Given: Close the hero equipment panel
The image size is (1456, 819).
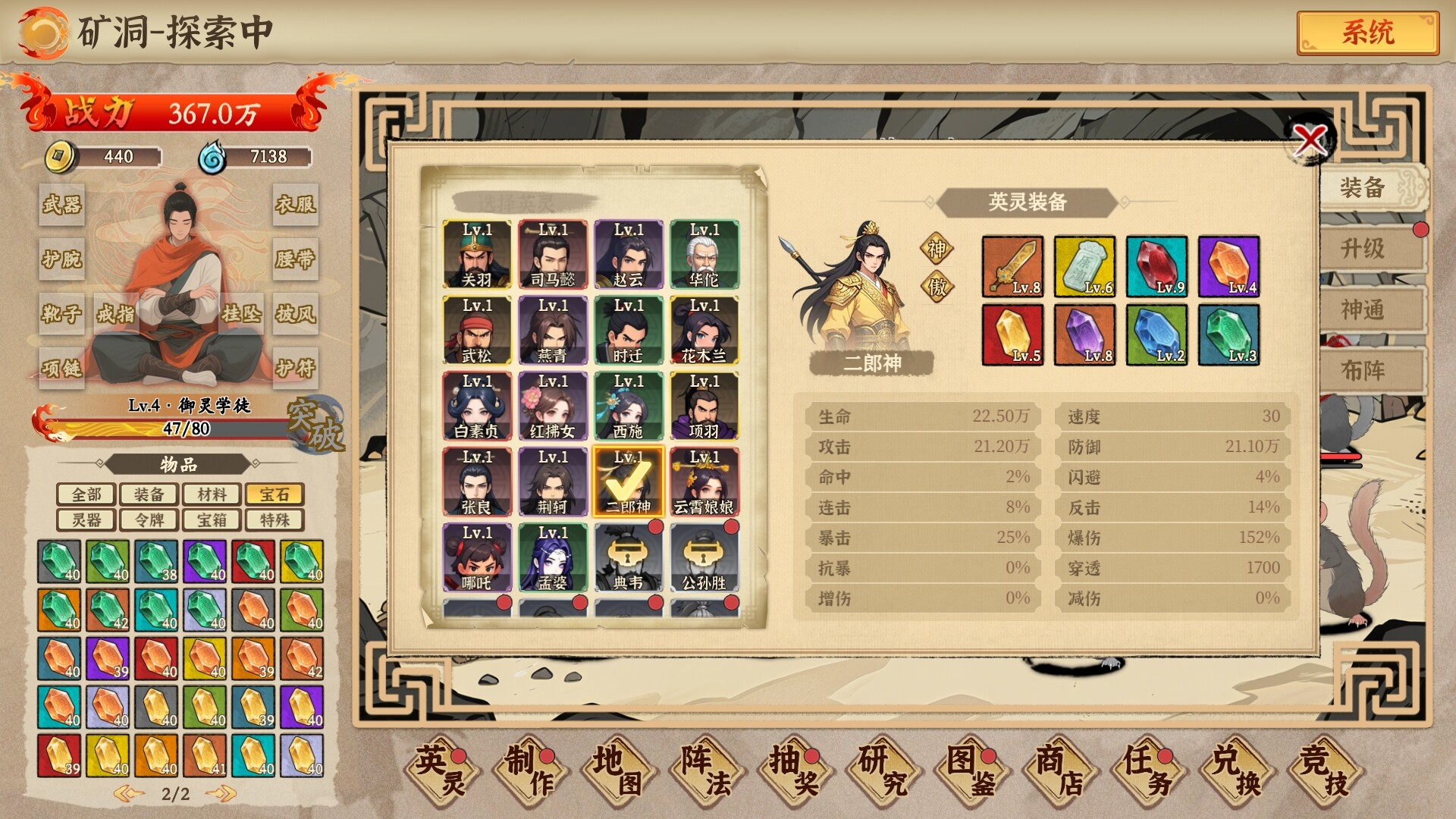Looking at the screenshot, I should pos(1310,140).
